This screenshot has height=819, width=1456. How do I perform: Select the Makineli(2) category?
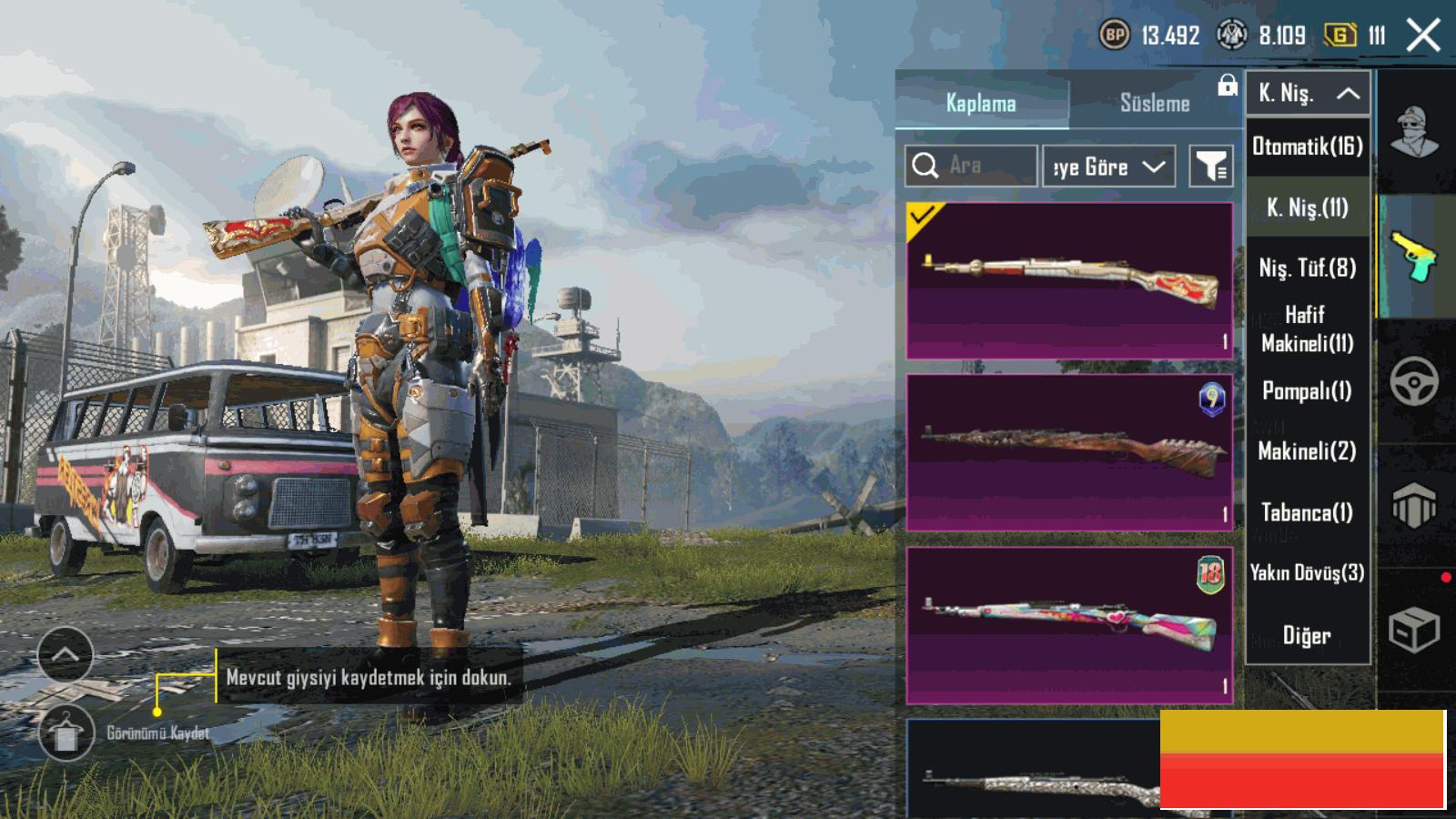[1308, 450]
